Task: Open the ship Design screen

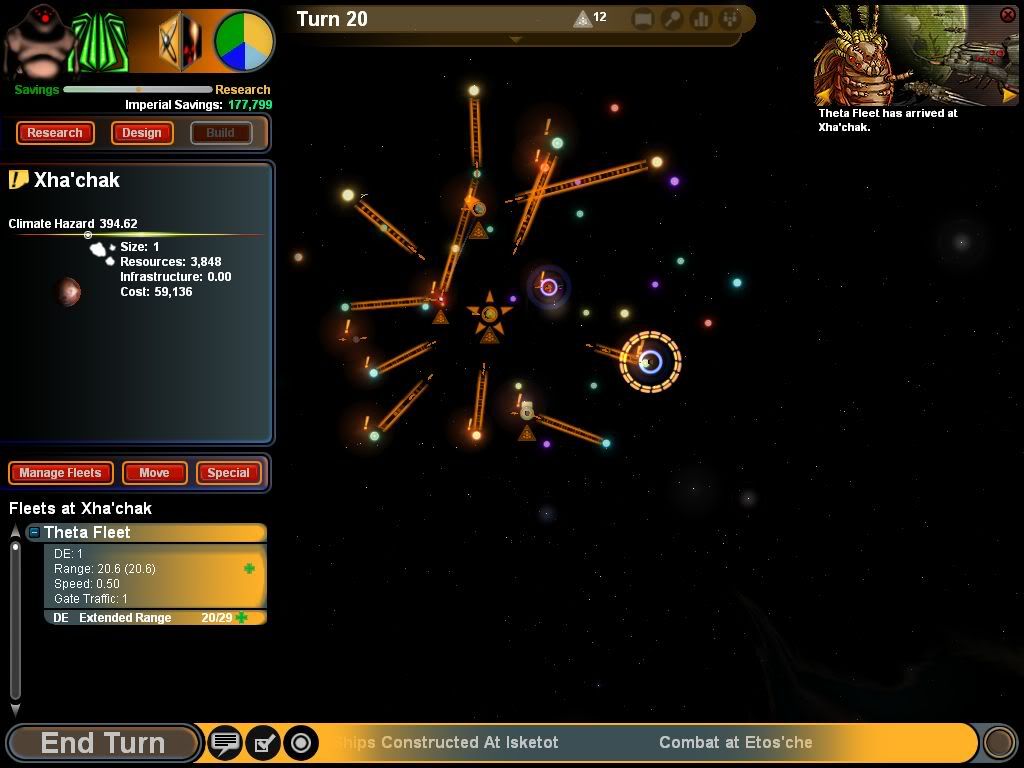Action: (142, 133)
